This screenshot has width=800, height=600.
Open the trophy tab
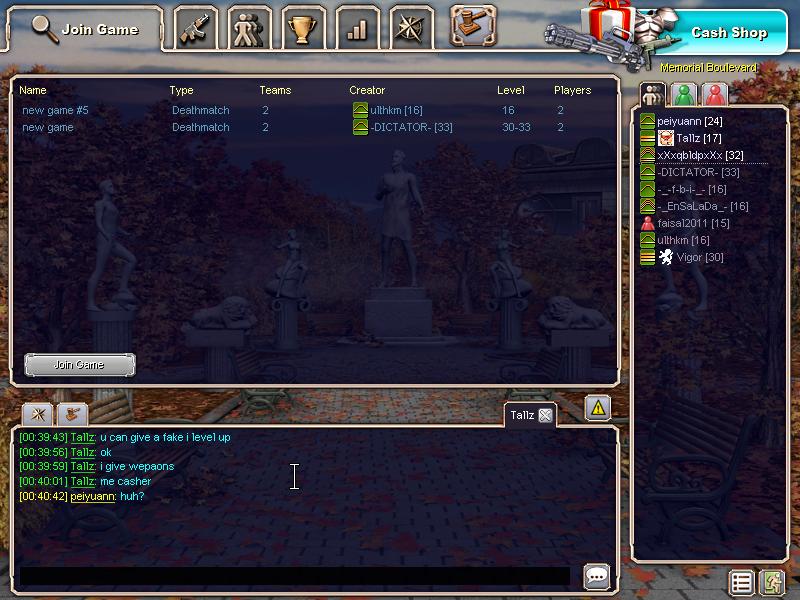point(302,29)
